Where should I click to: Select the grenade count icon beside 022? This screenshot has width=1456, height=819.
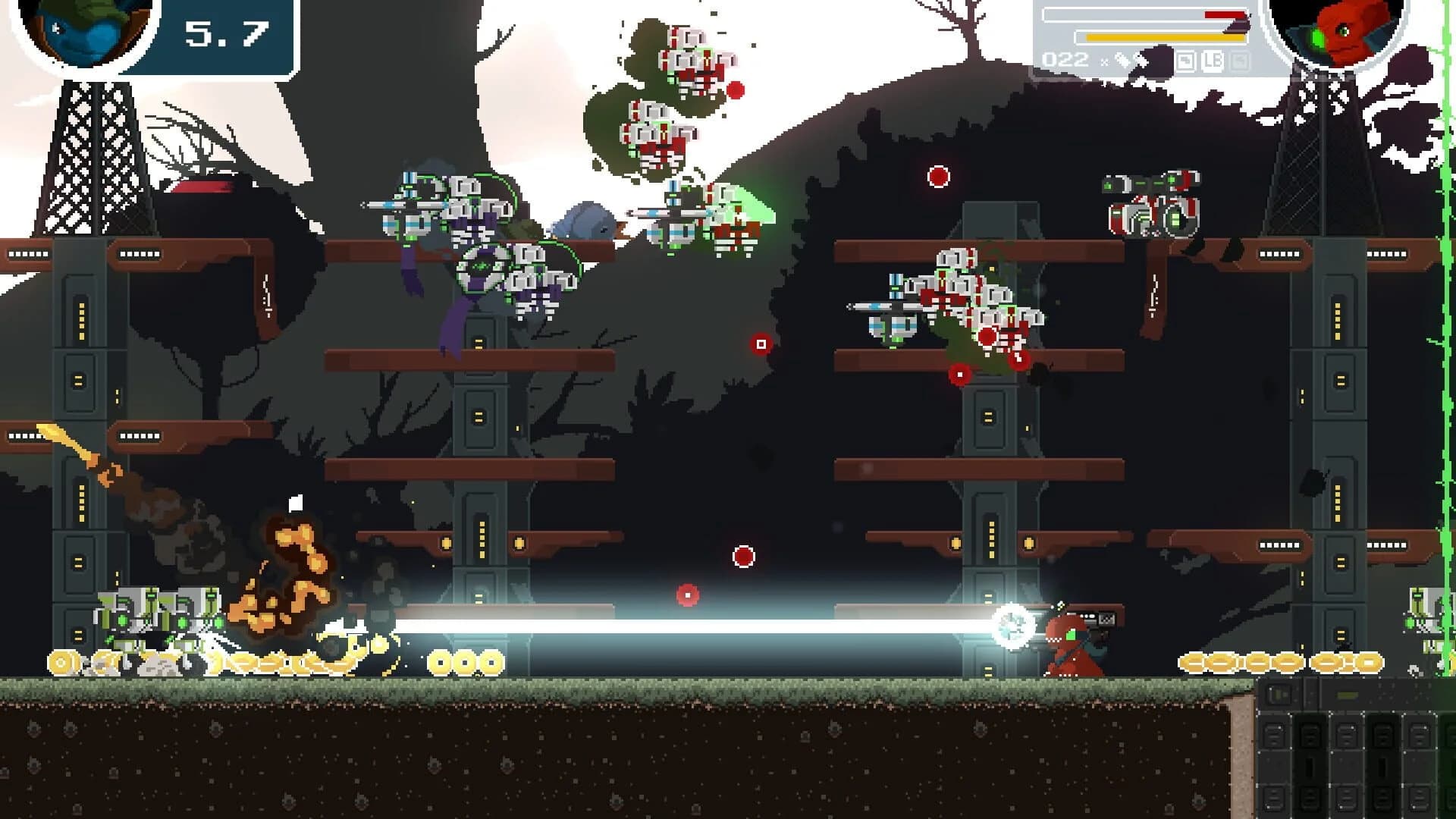1125,61
